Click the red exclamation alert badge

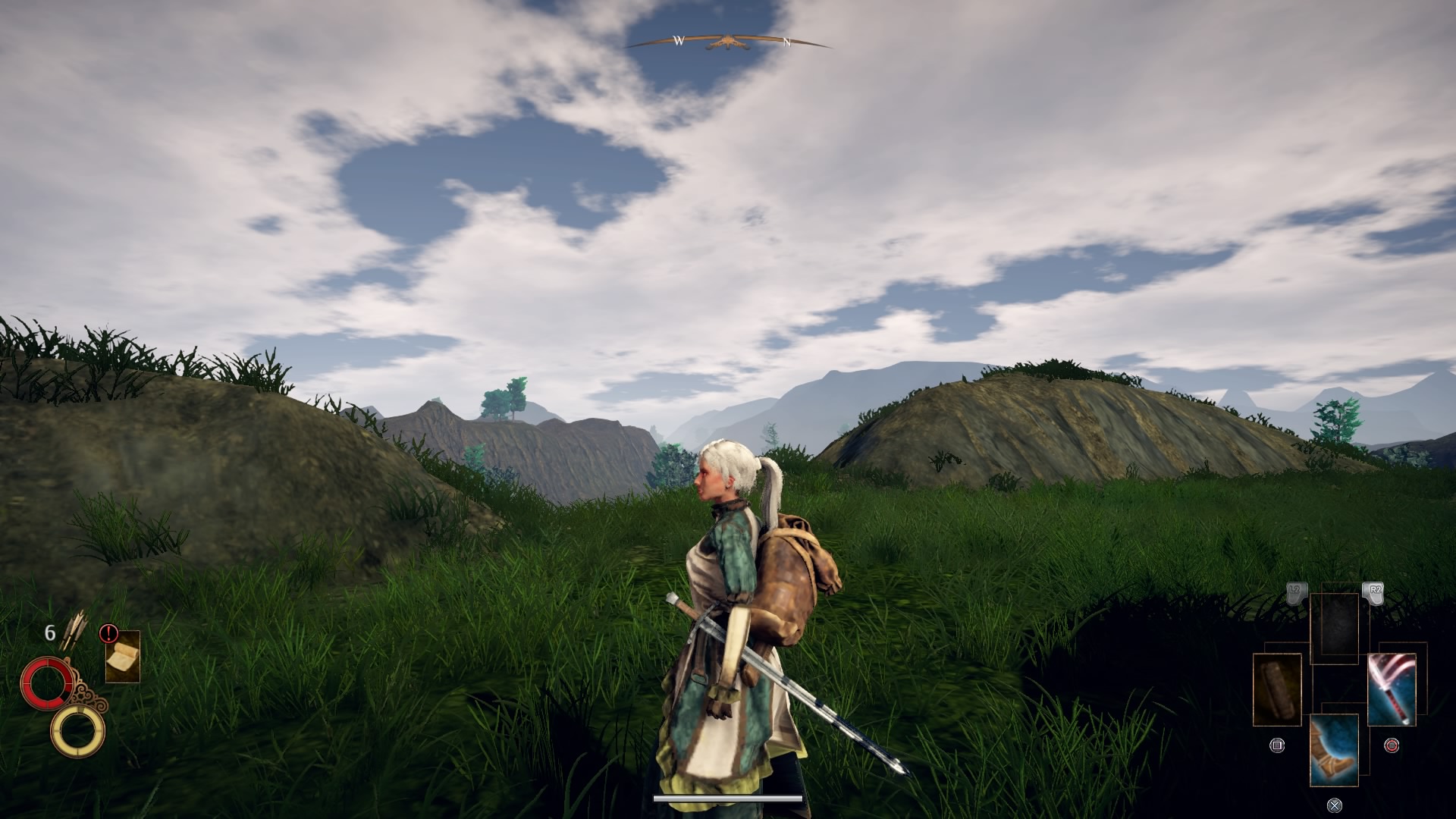[108, 633]
